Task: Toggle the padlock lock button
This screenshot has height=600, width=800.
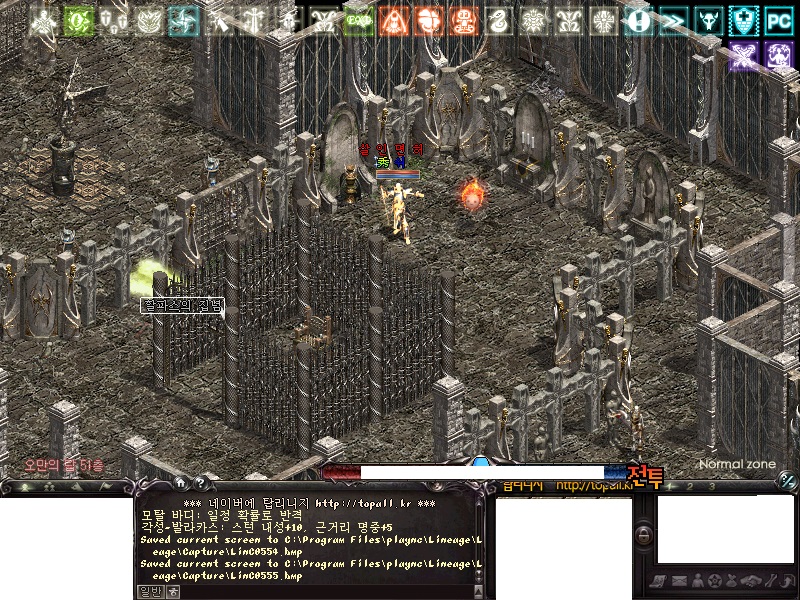Action: (643, 536)
